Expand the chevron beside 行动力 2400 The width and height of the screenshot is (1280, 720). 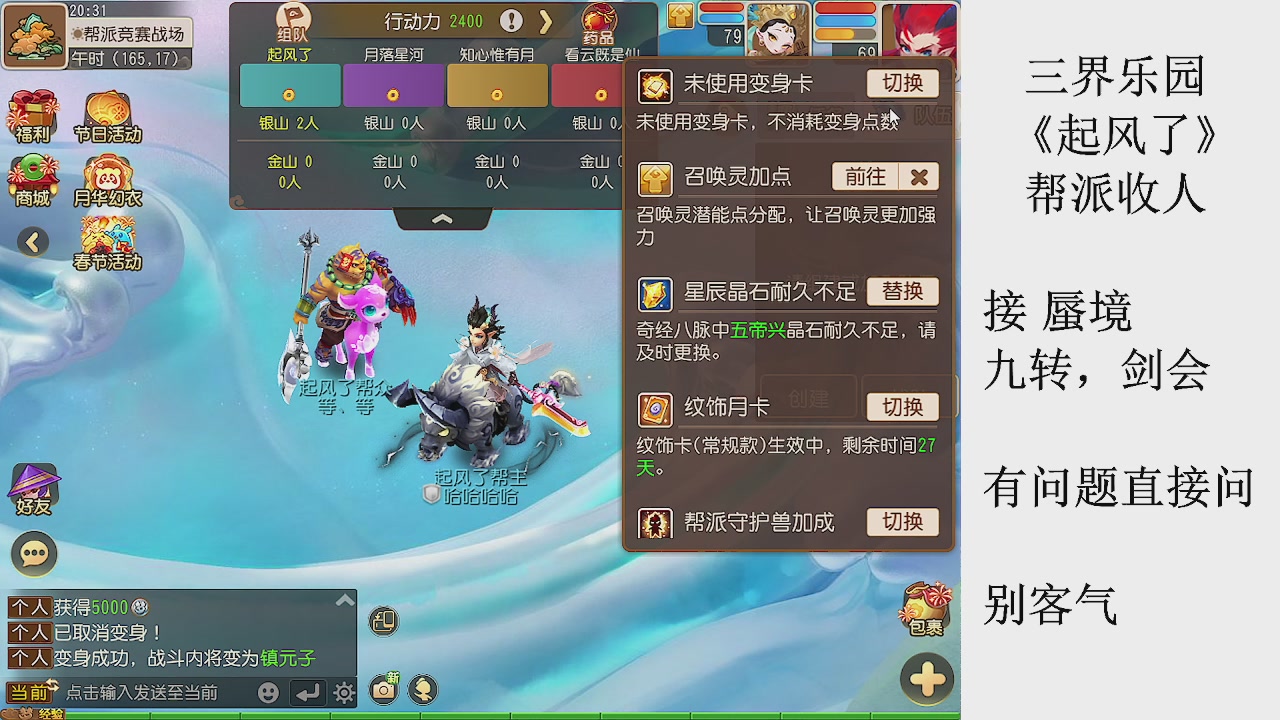(x=546, y=20)
